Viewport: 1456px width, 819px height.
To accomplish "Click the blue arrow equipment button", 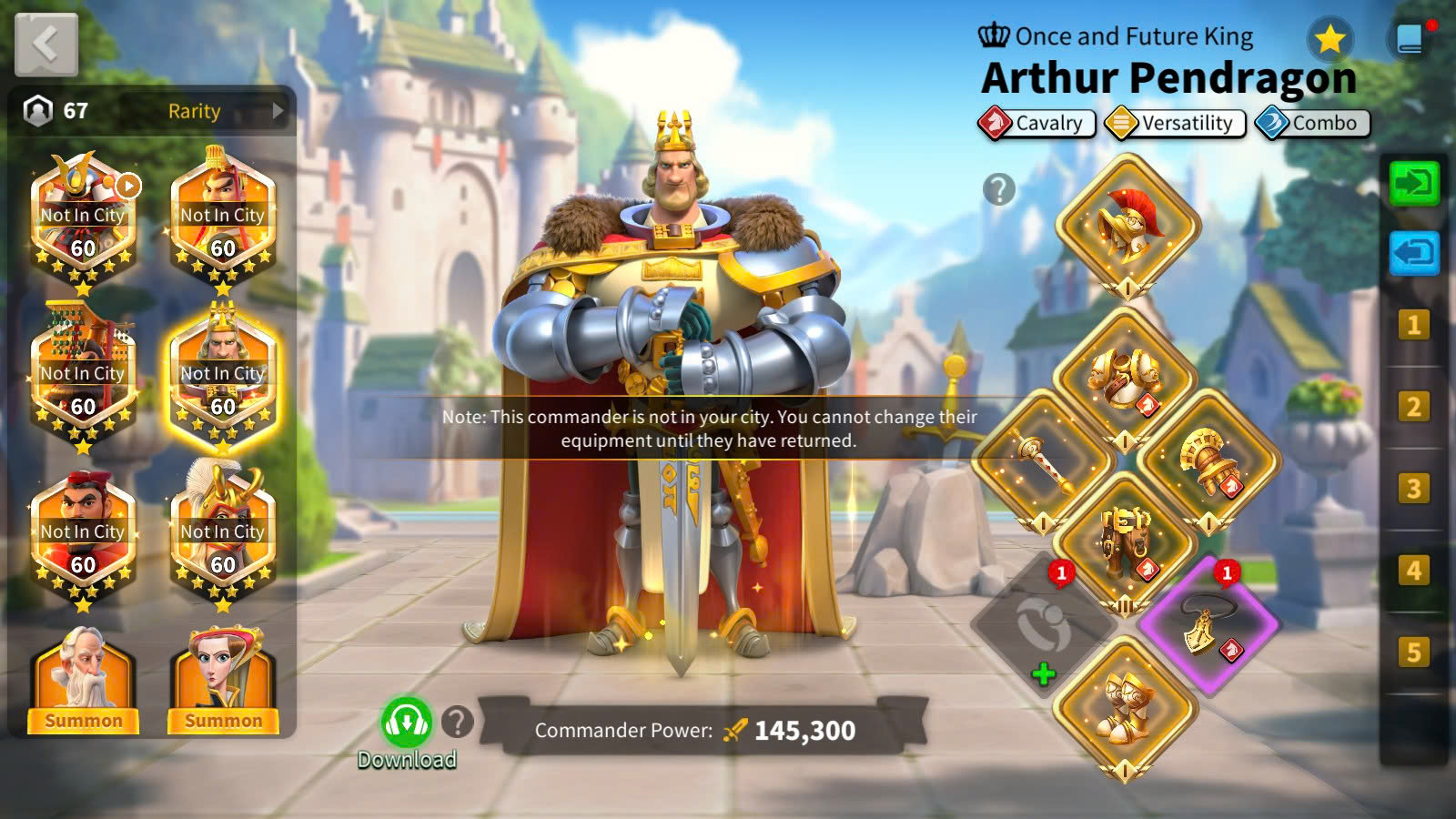I will point(1413,252).
